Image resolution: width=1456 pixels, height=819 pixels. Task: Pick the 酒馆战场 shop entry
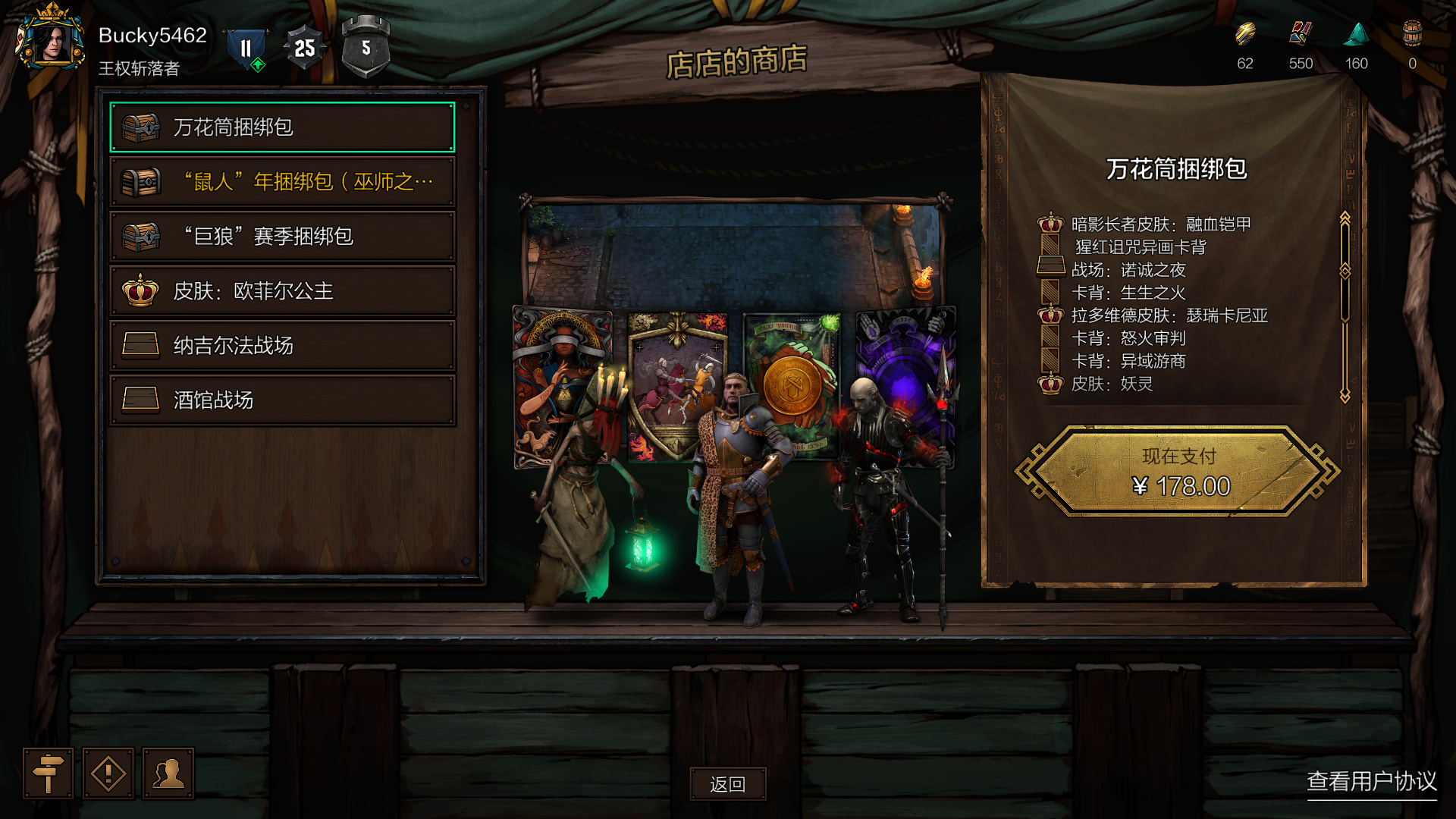[282, 400]
